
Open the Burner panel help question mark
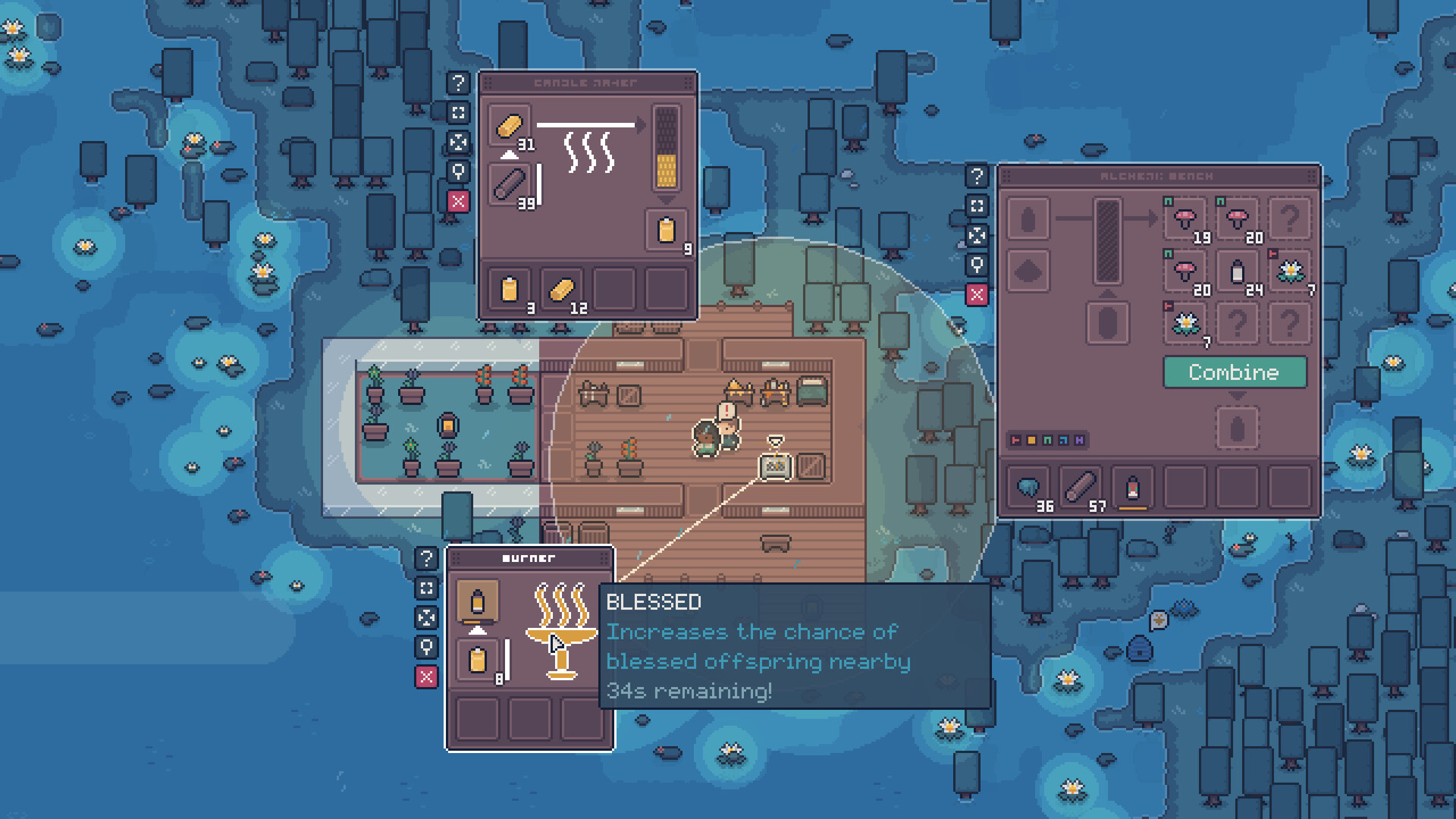tap(426, 560)
